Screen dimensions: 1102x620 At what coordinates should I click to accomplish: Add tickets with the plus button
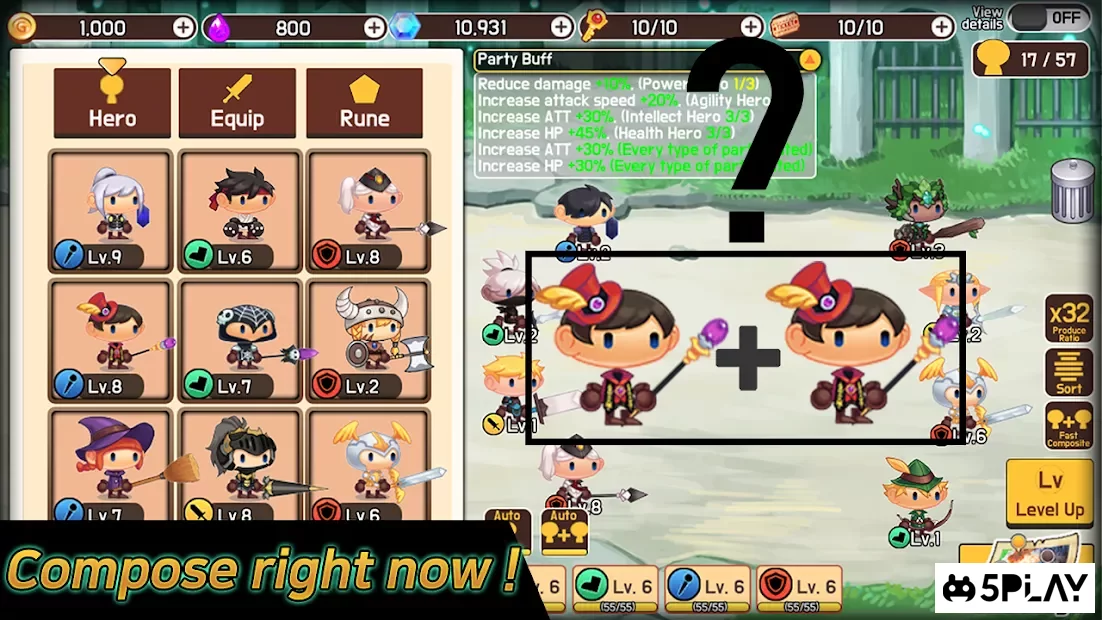941,27
